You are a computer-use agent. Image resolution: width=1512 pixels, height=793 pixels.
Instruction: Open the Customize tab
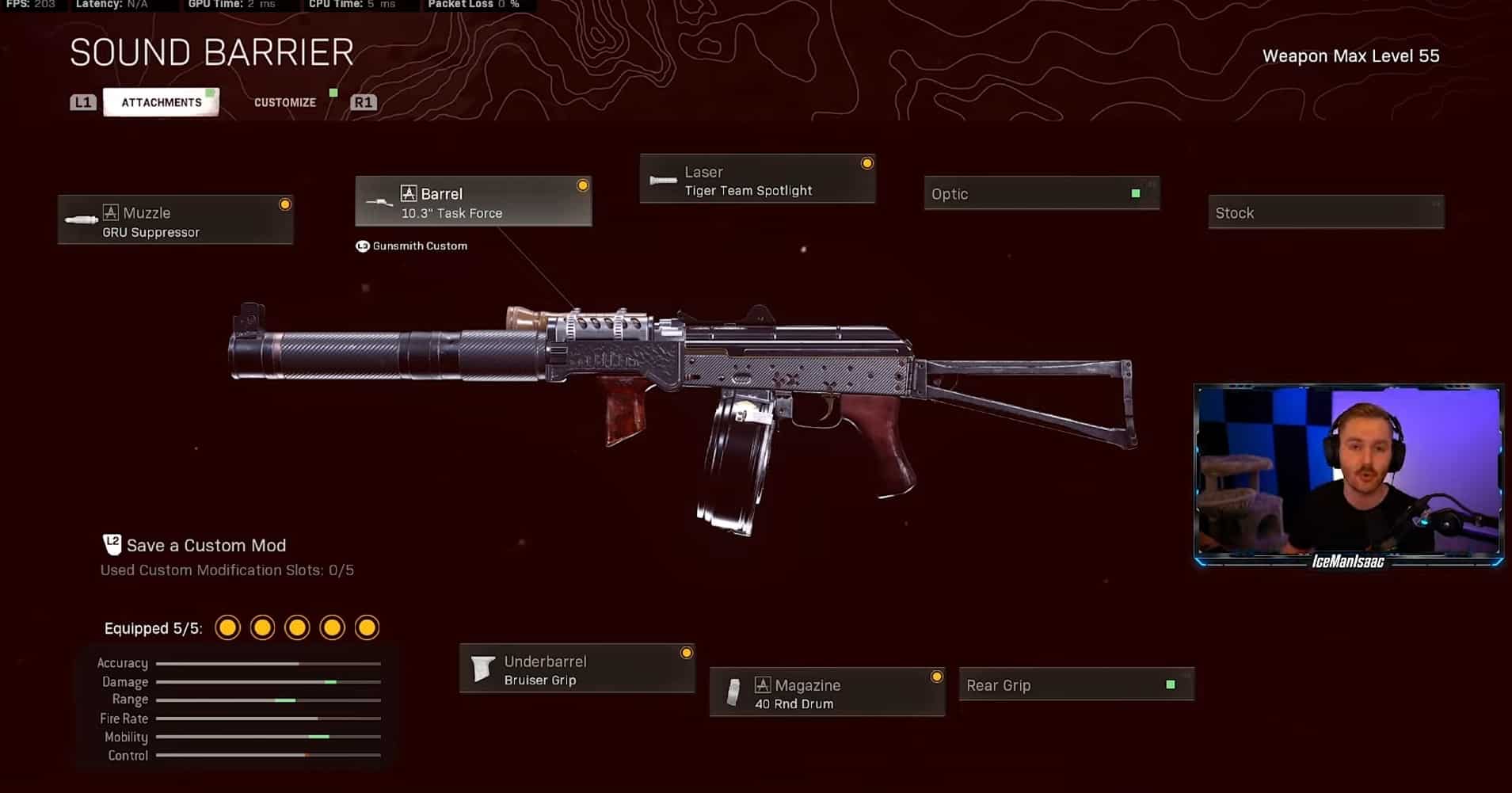click(x=285, y=102)
